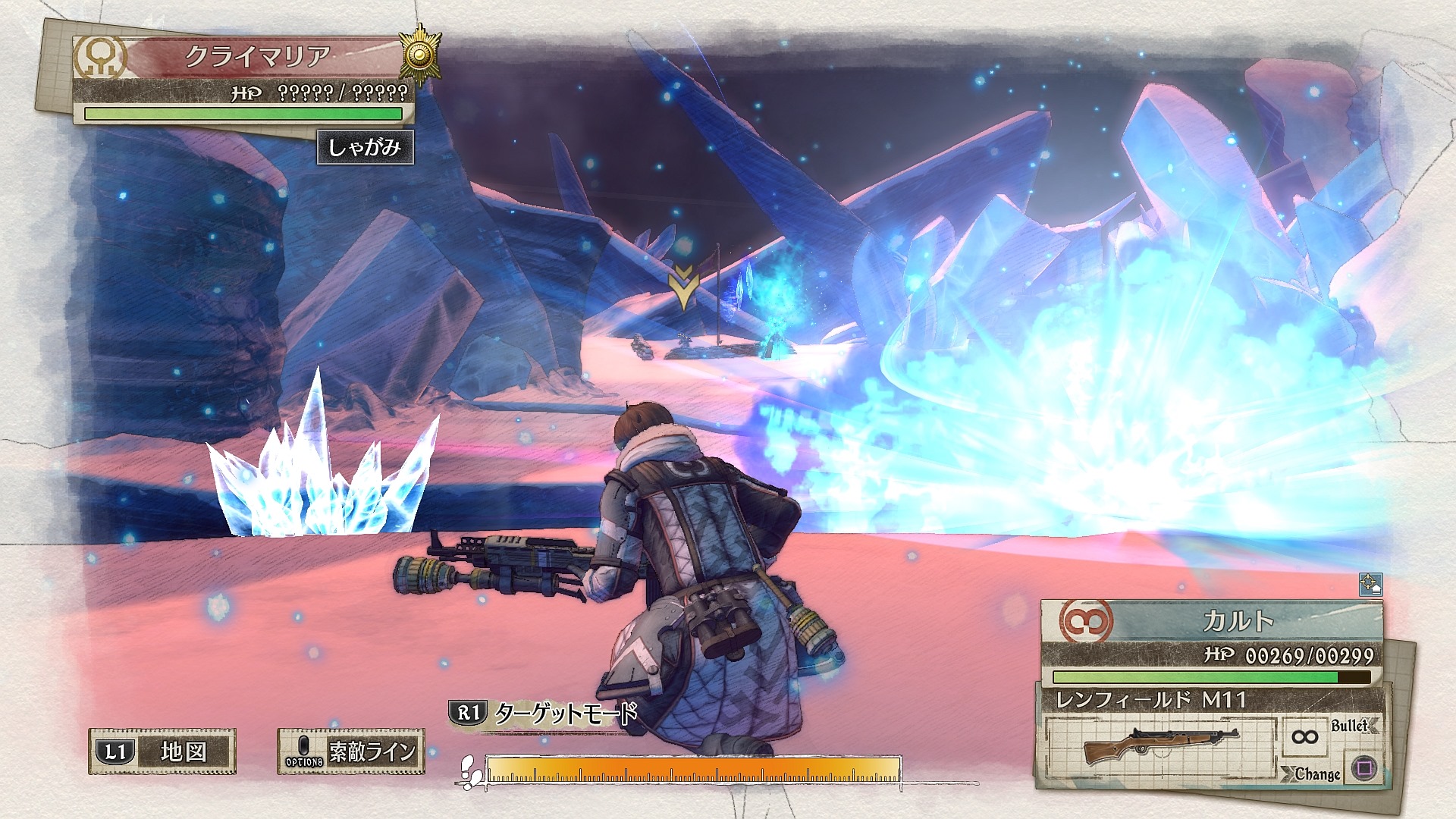Click the Change weapon label

(x=1317, y=774)
